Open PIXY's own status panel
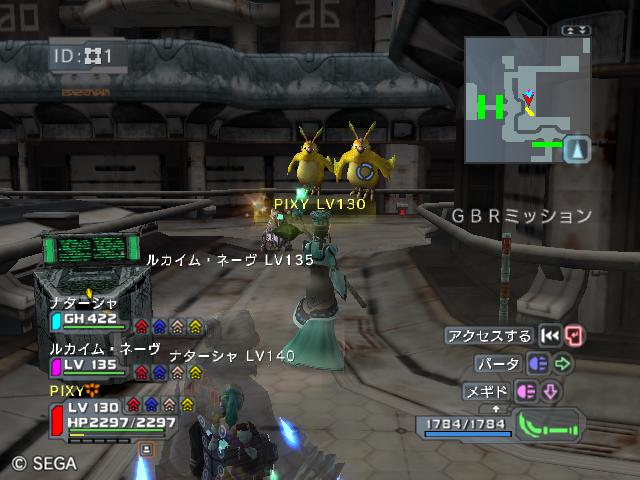This screenshot has width=640, height=480. (x=108, y=415)
